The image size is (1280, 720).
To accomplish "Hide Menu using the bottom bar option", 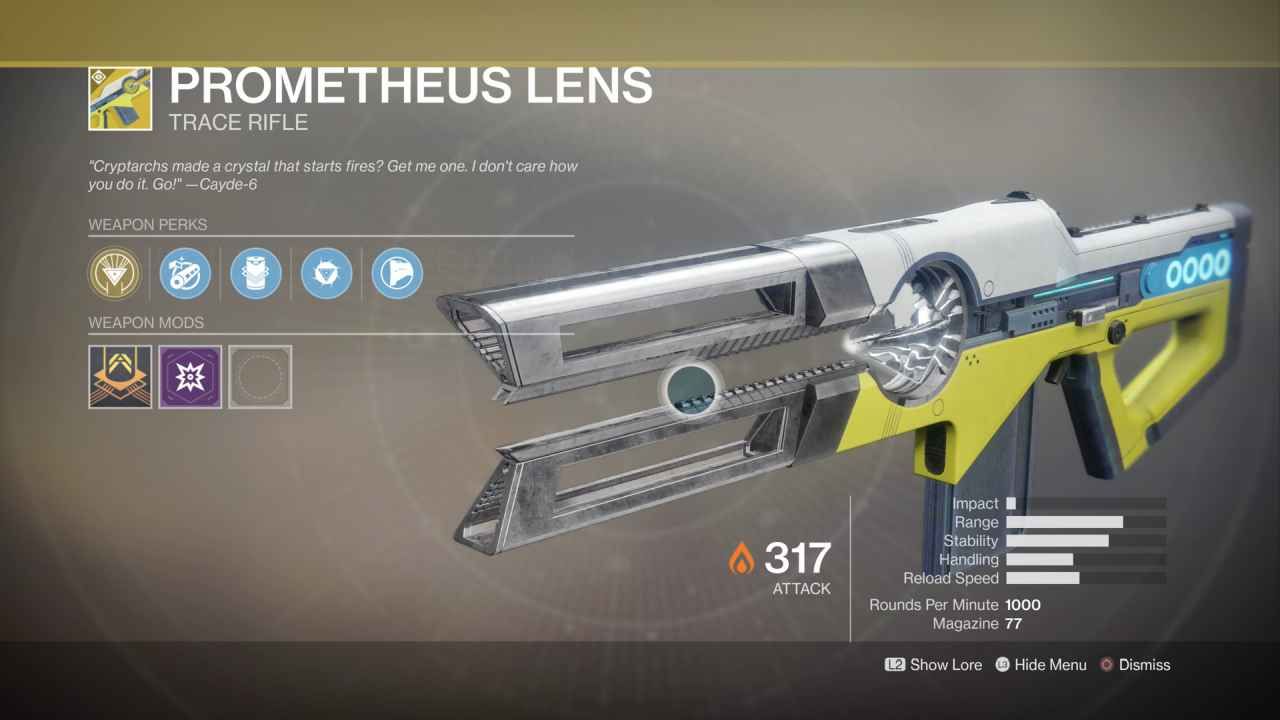I will [1052, 664].
